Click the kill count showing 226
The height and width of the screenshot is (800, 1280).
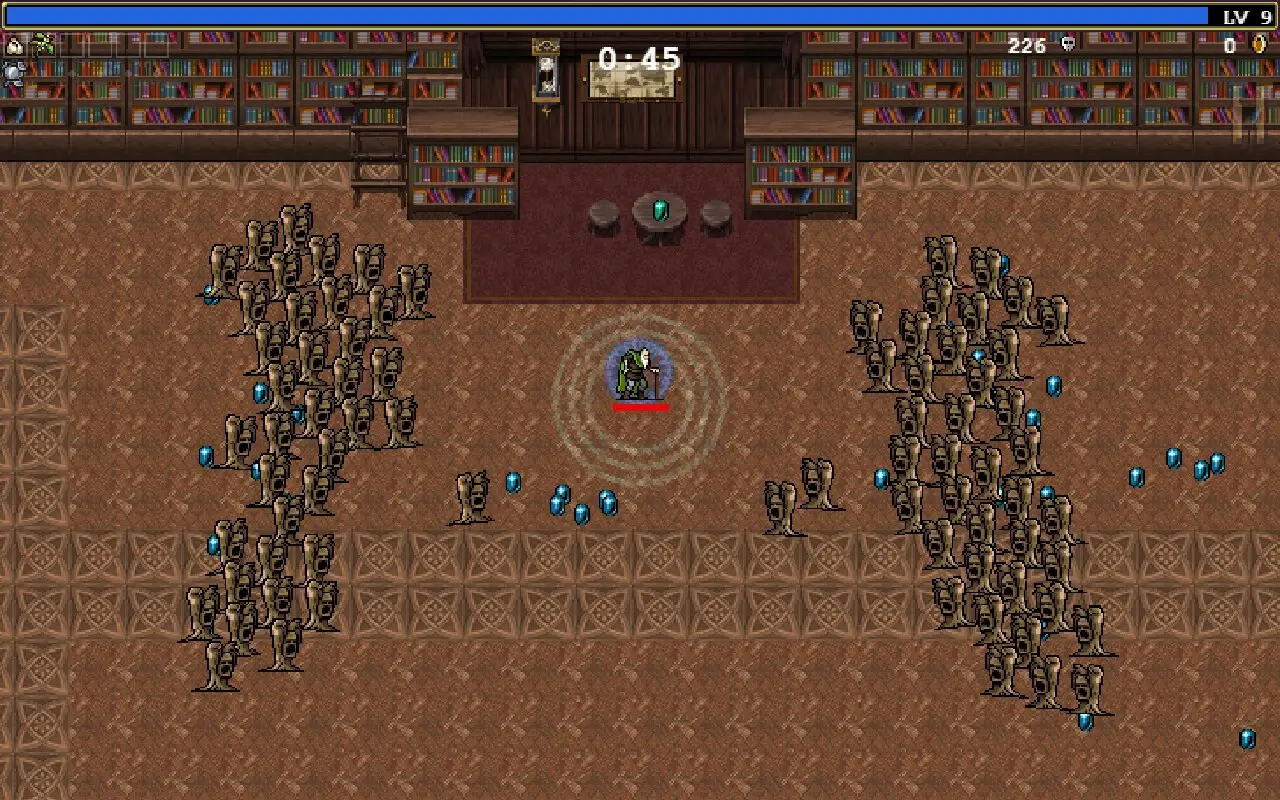[1026, 45]
